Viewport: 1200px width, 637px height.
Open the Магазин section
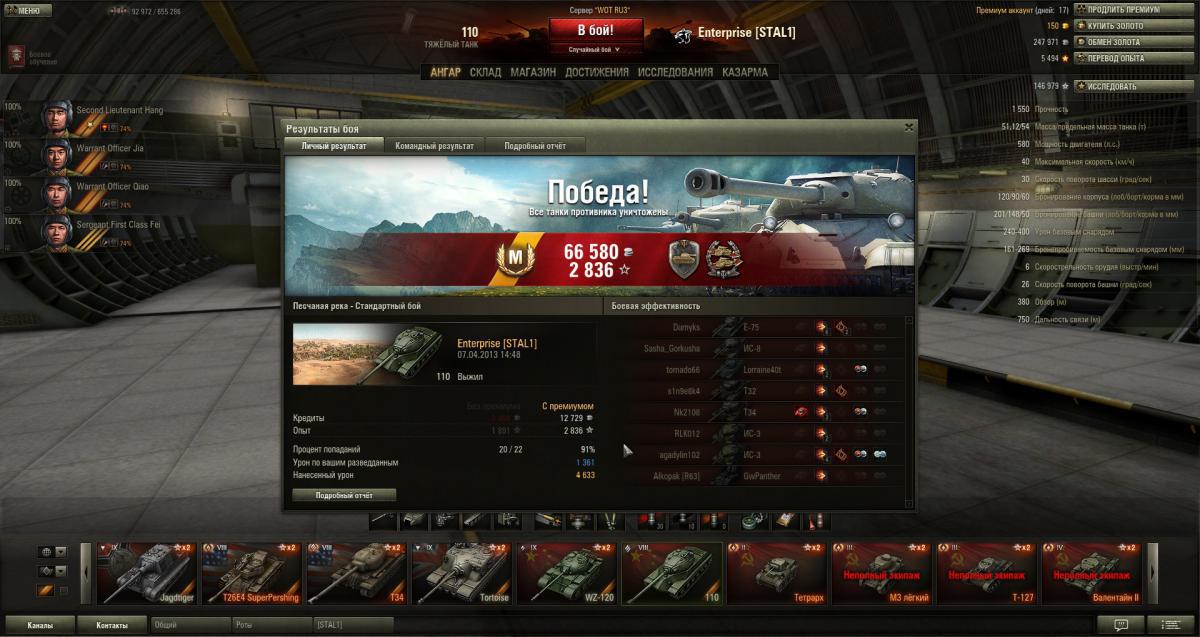pyautogui.click(x=532, y=72)
